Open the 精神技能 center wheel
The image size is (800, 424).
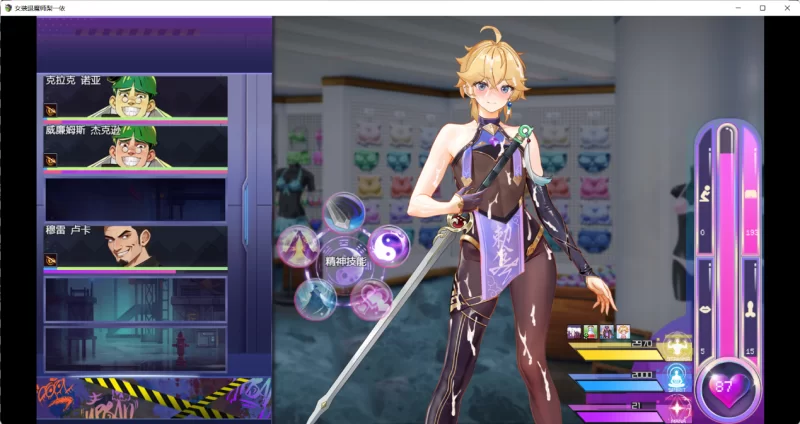pos(345,262)
